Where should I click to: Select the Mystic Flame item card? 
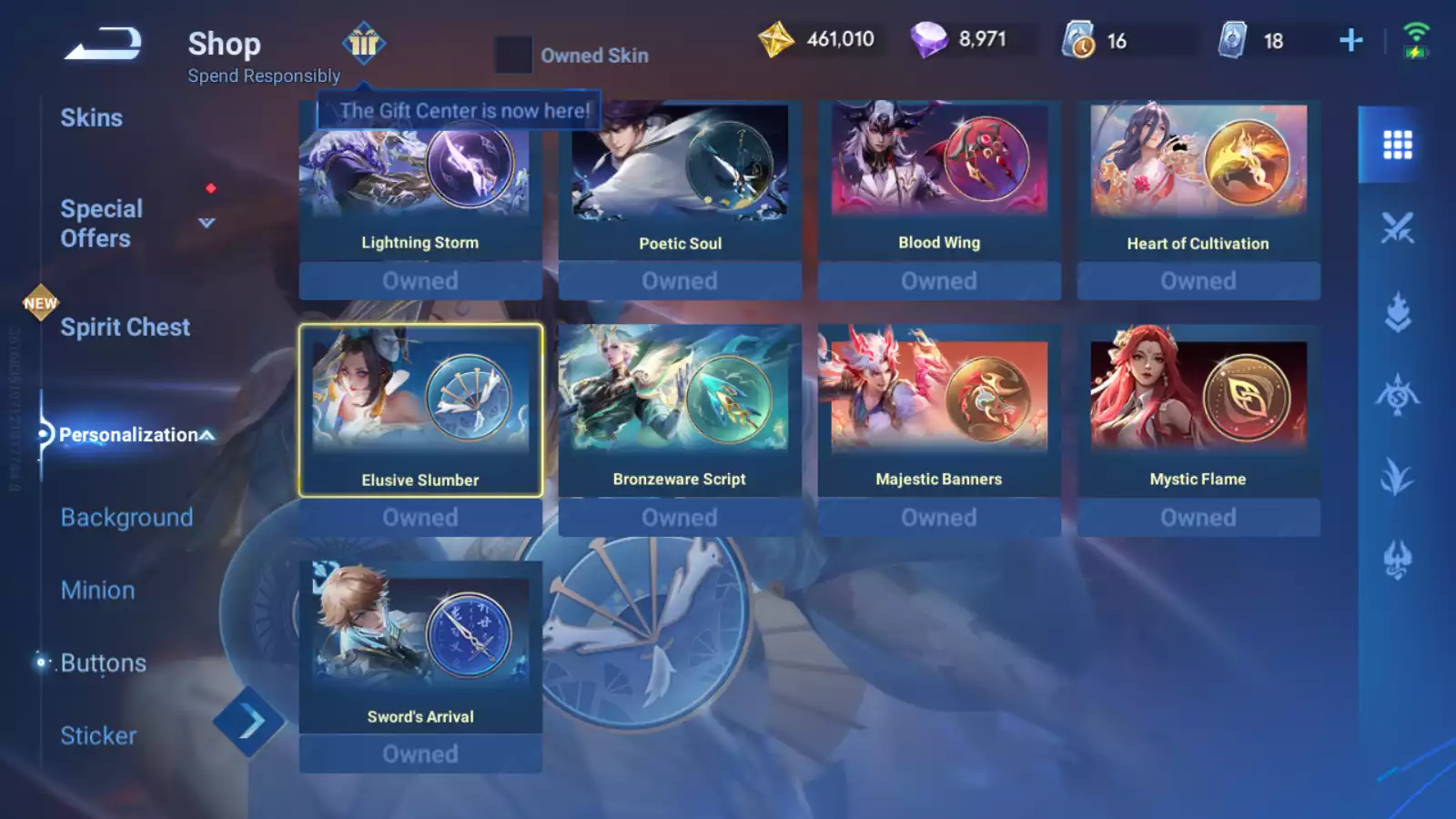(1198, 409)
